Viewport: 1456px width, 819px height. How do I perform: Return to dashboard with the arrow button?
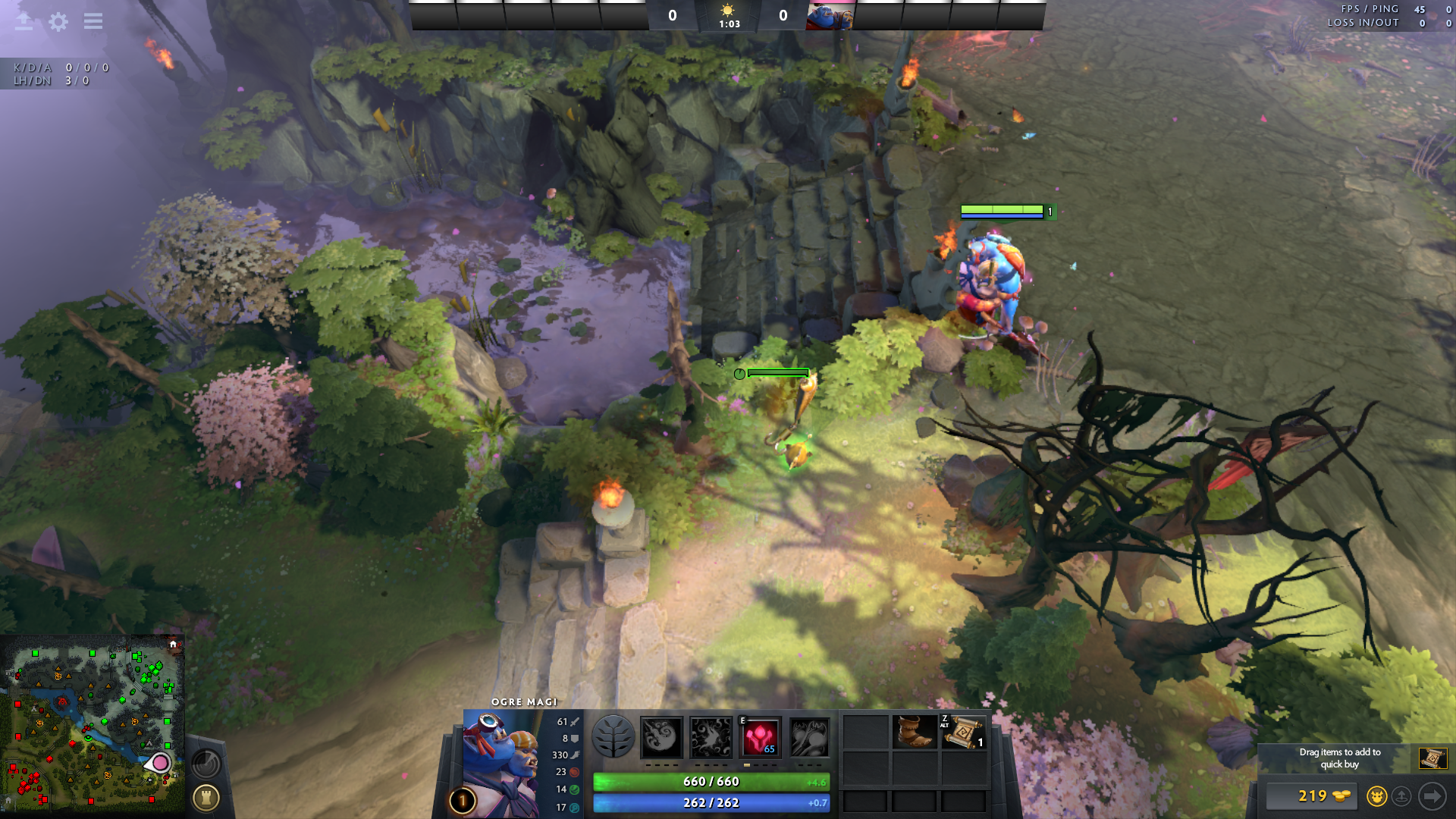click(x=24, y=21)
